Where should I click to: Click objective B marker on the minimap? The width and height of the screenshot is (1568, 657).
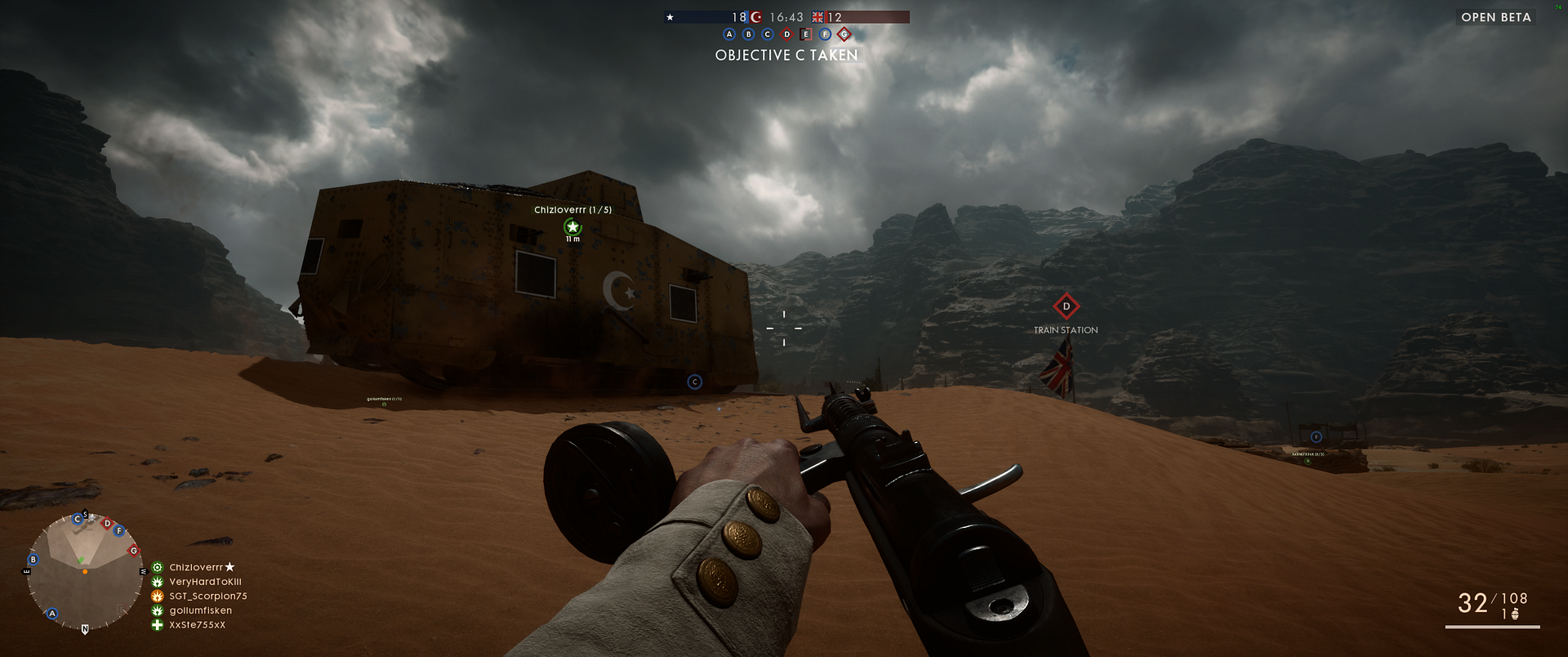point(33,560)
